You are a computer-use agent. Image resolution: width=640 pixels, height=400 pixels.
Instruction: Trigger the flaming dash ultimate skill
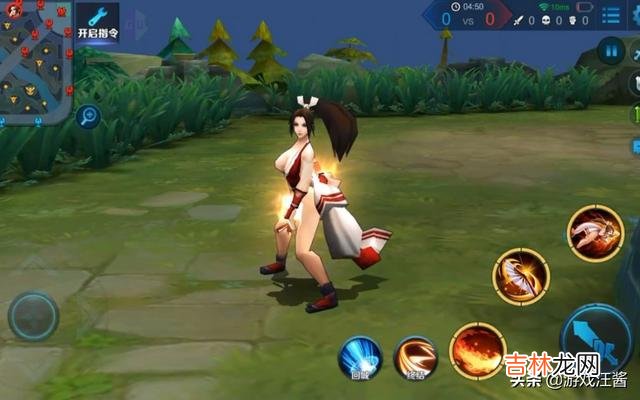point(595,233)
